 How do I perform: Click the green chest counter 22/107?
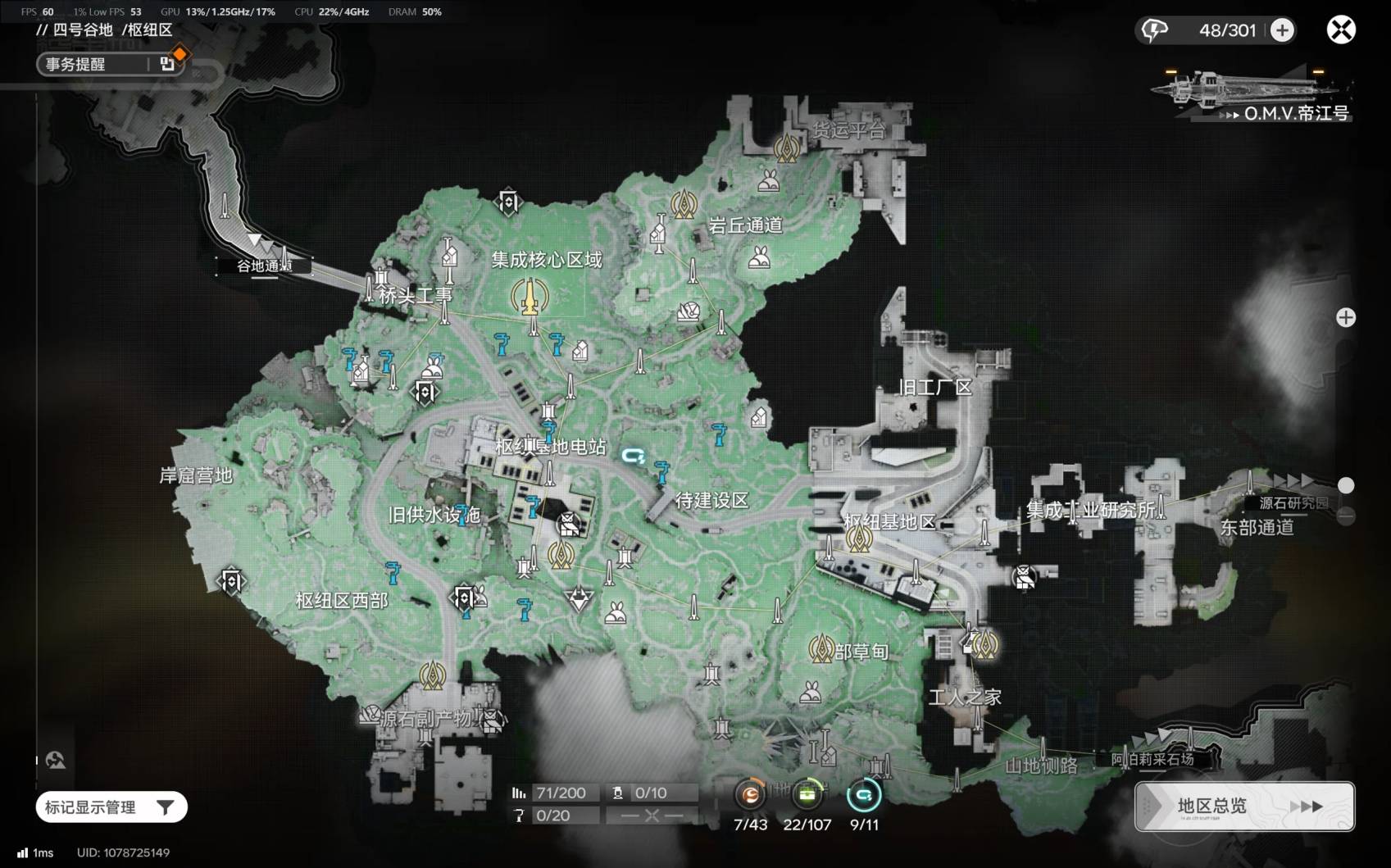click(x=807, y=794)
